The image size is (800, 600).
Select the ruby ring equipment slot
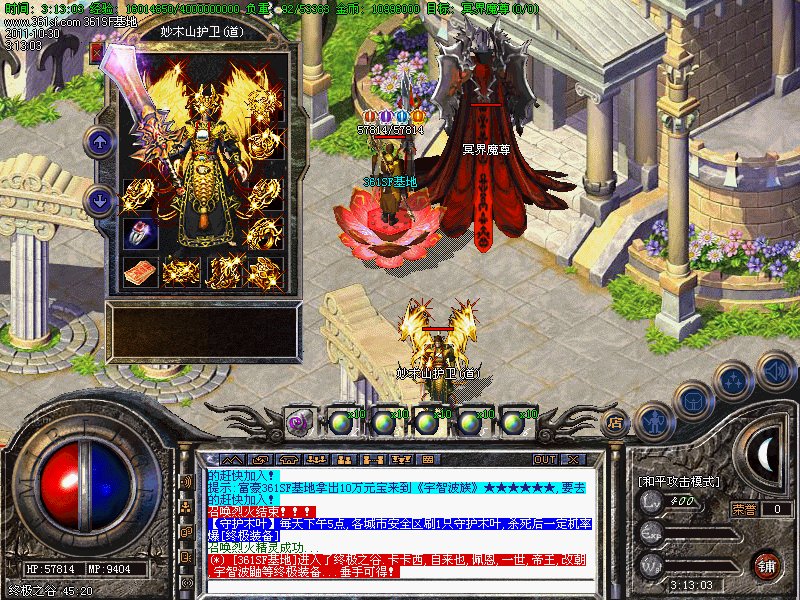click(x=140, y=231)
